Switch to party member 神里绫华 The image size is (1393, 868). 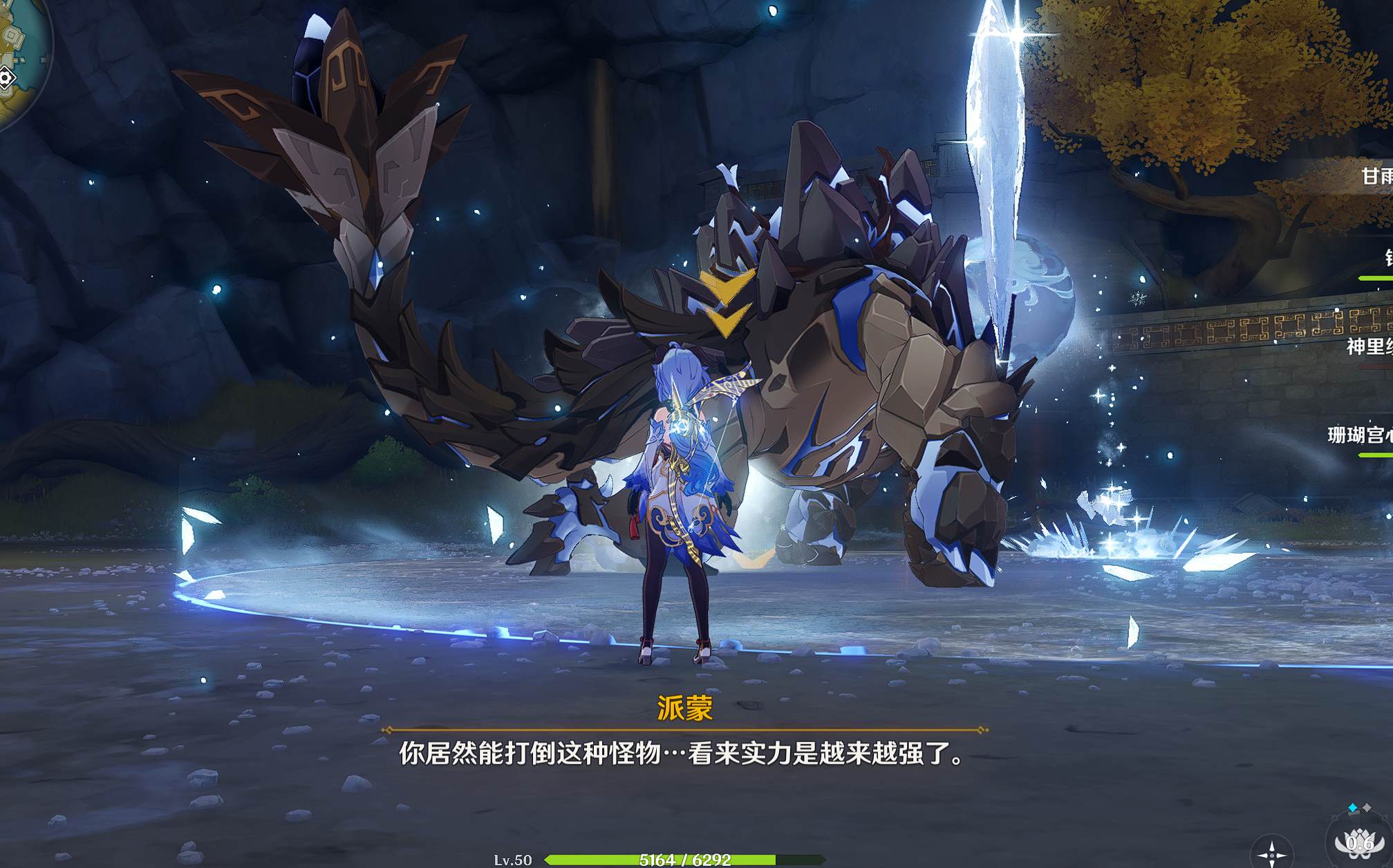[1369, 346]
